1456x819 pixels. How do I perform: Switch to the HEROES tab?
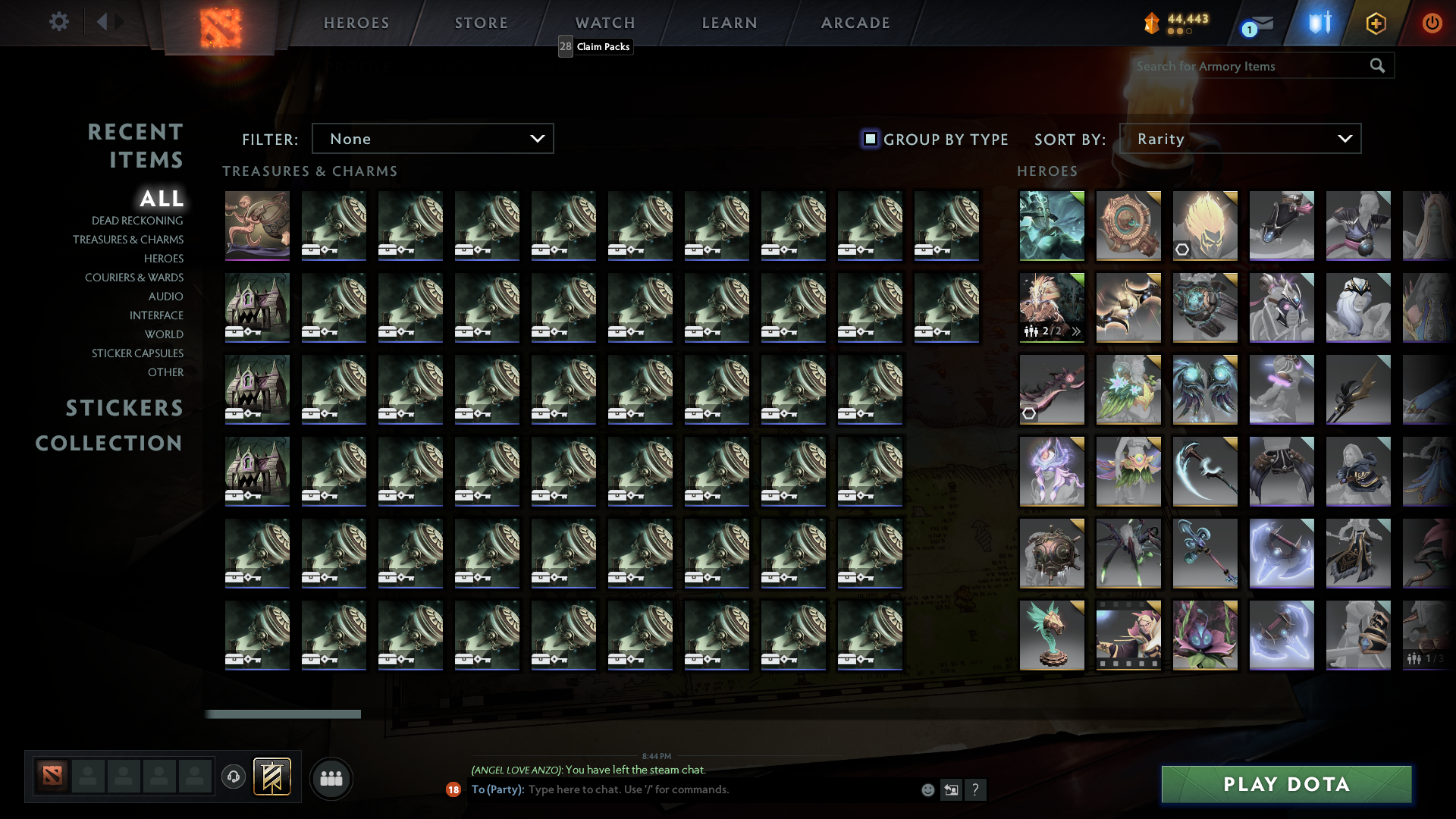(x=356, y=23)
